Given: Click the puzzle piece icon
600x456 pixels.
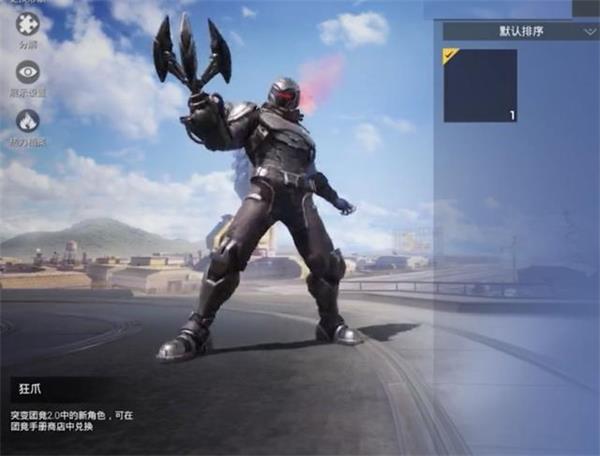Looking at the screenshot, I should coord(28,24).
